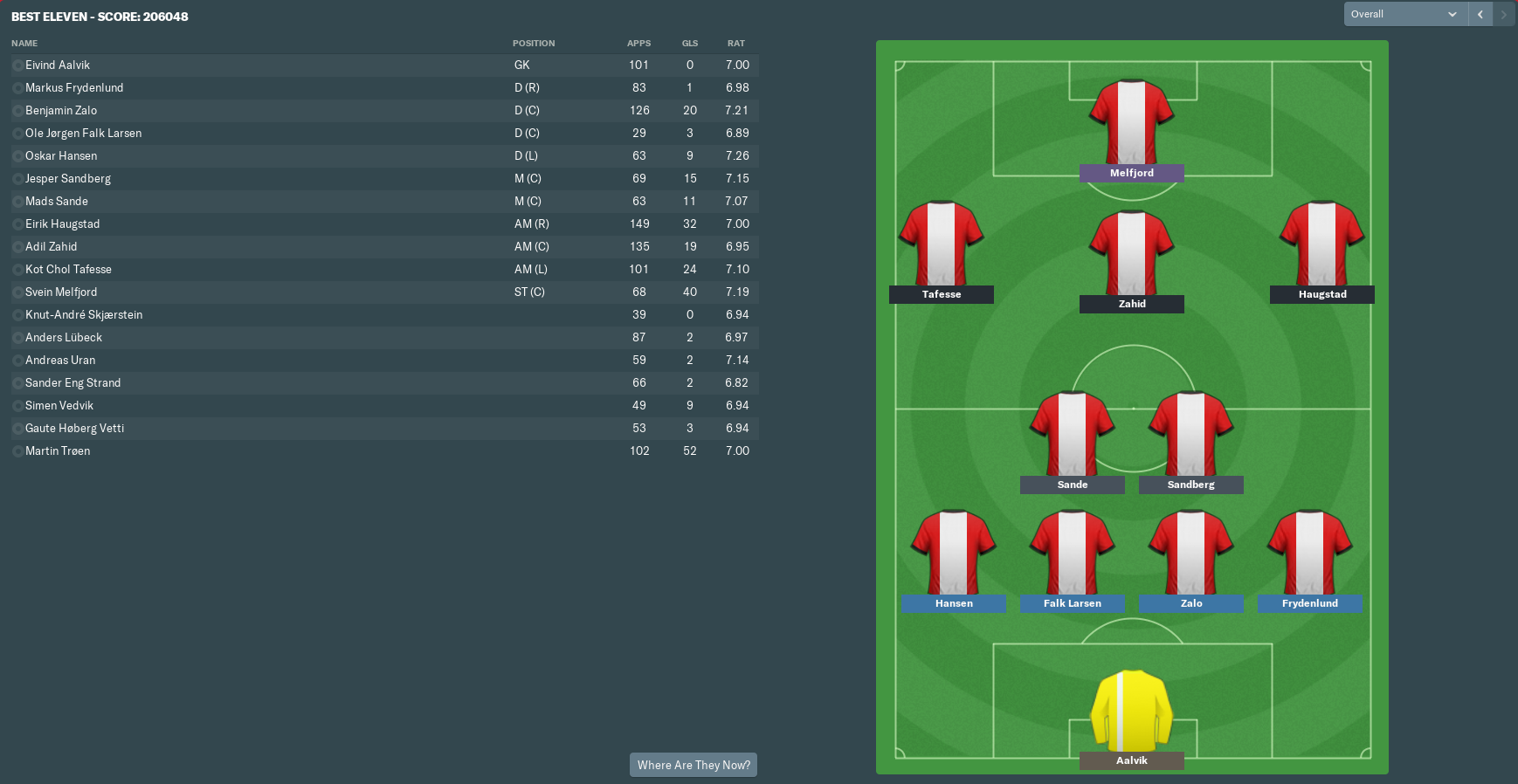Sort the list by Position header
This screenshot has height=784, width=1518.
click(x=534, y=44)
